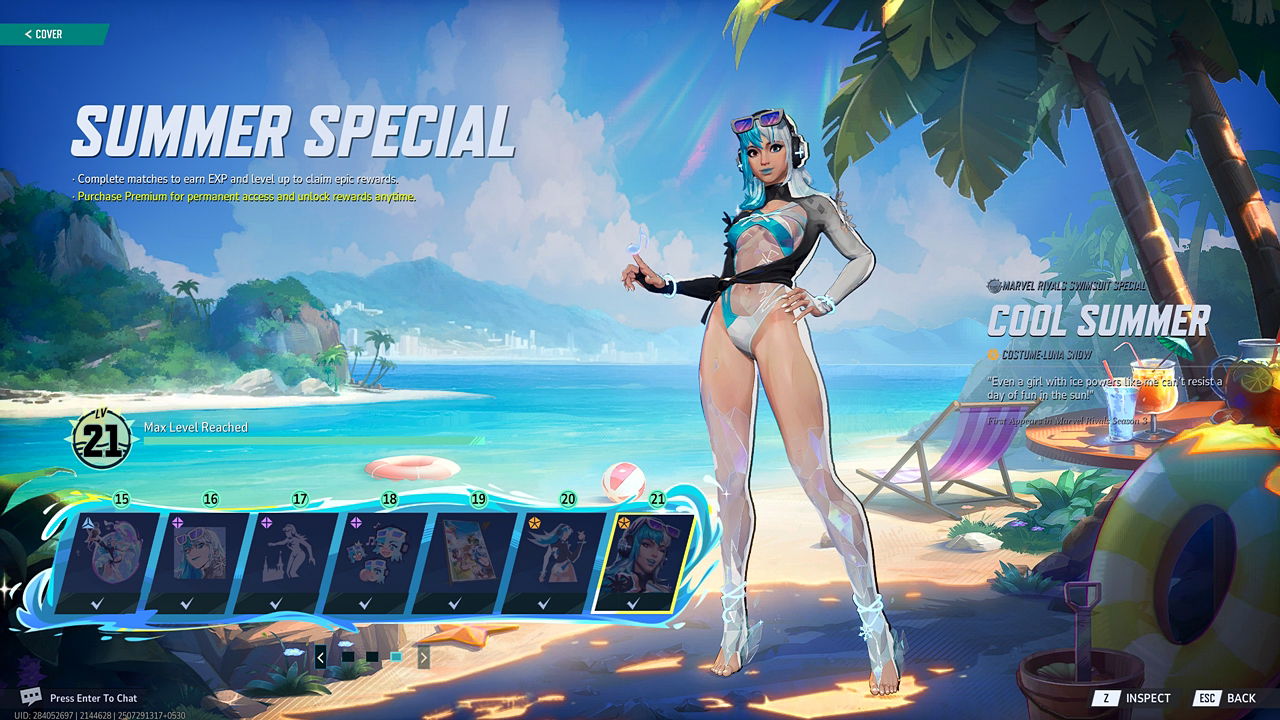The image size is (1280, 720).
Task: Click the previous page arrow below rewards
Action: tap(320, 657)
